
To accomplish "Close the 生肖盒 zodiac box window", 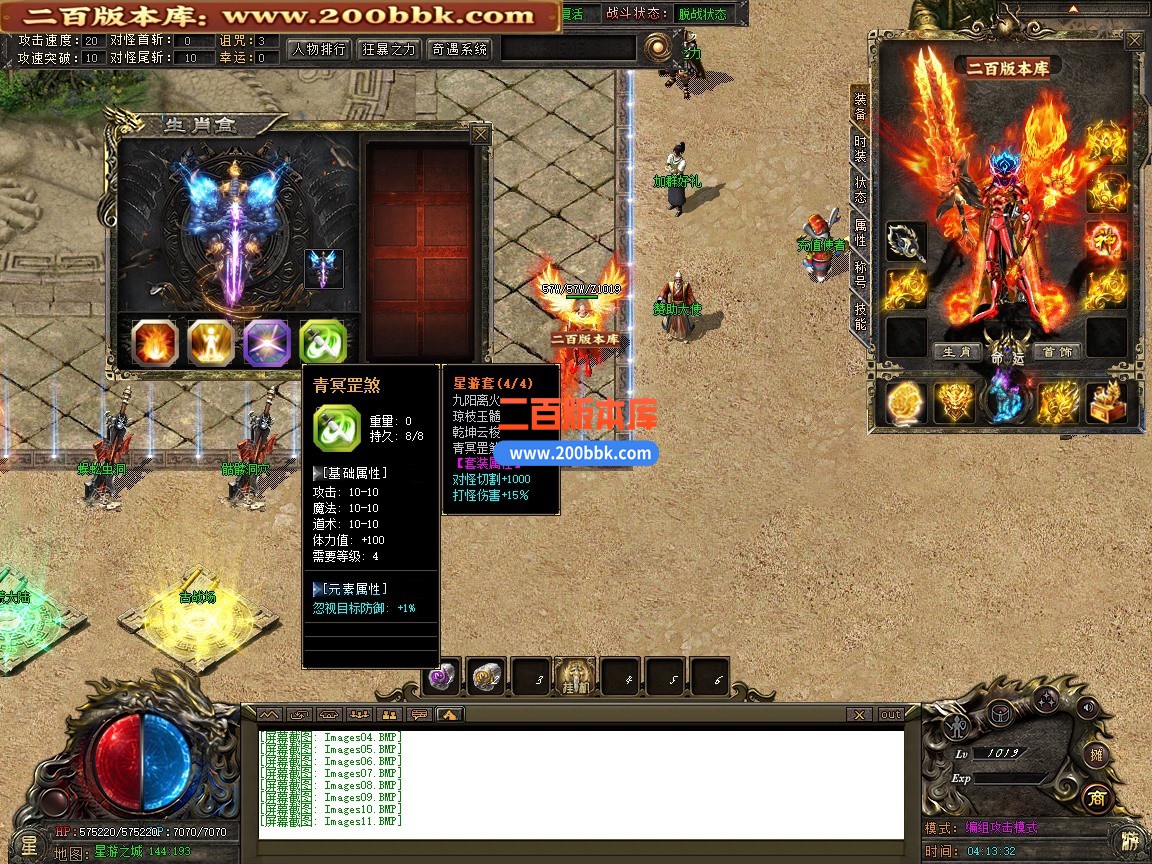I will (481, 134).
